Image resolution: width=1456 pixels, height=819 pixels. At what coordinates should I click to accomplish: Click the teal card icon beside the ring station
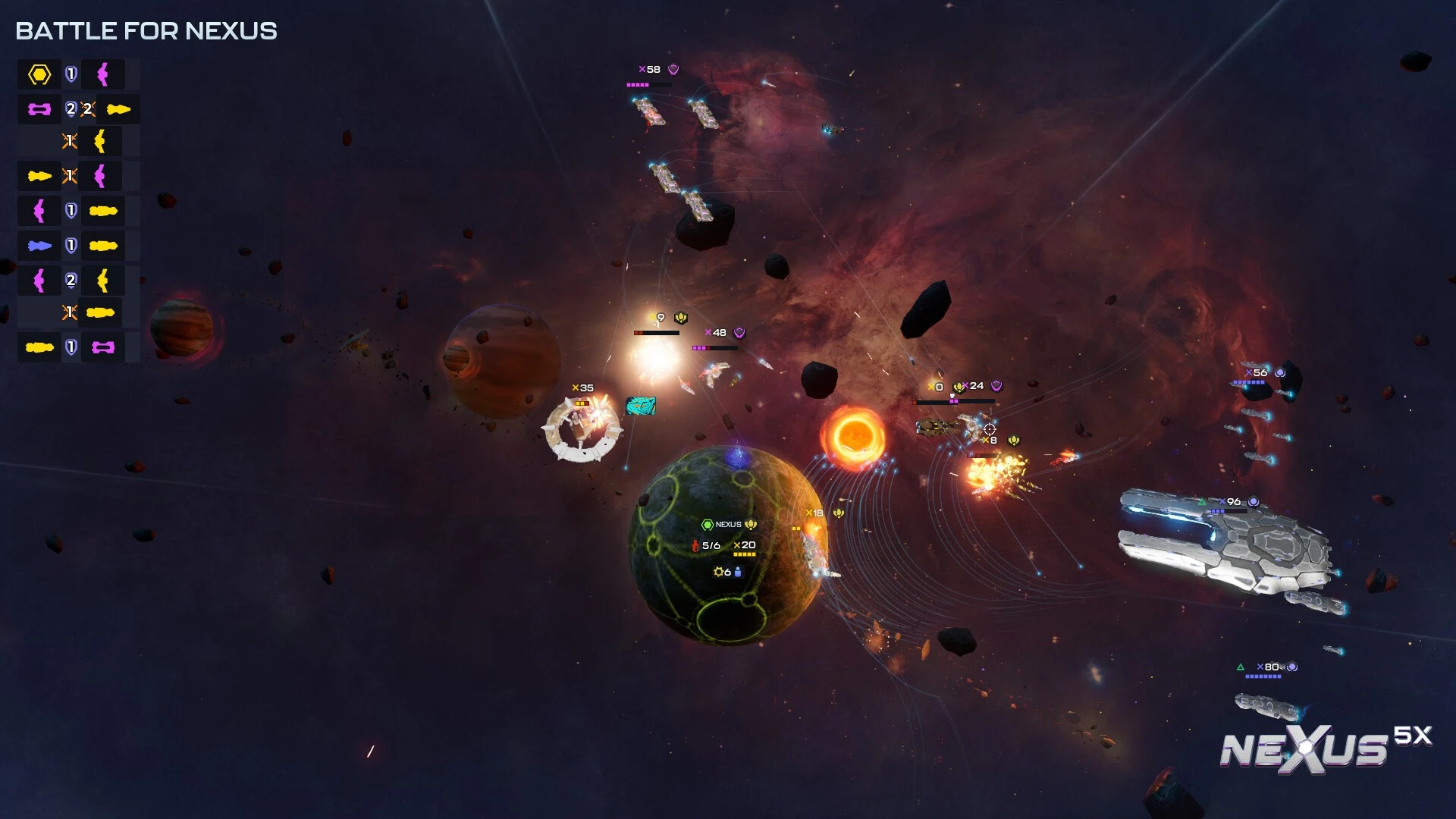640,406
